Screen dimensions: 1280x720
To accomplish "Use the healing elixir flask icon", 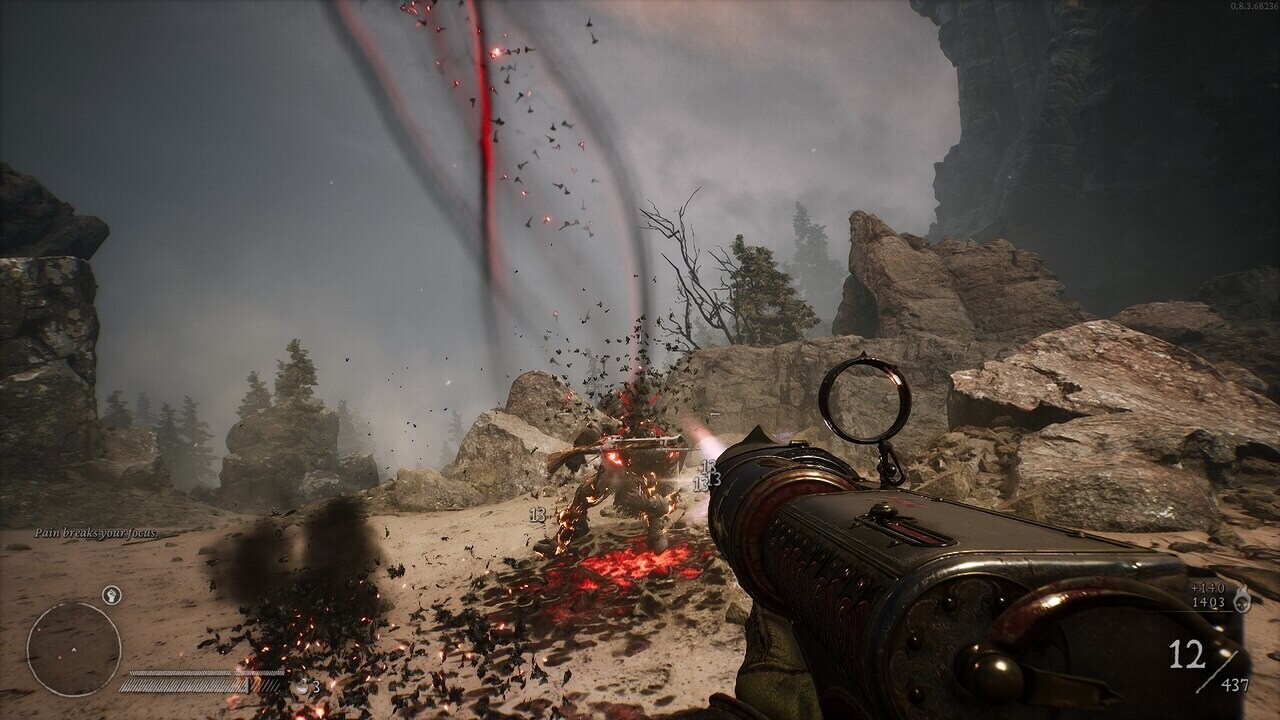I will pyautogui.click(x=300, y=687).
